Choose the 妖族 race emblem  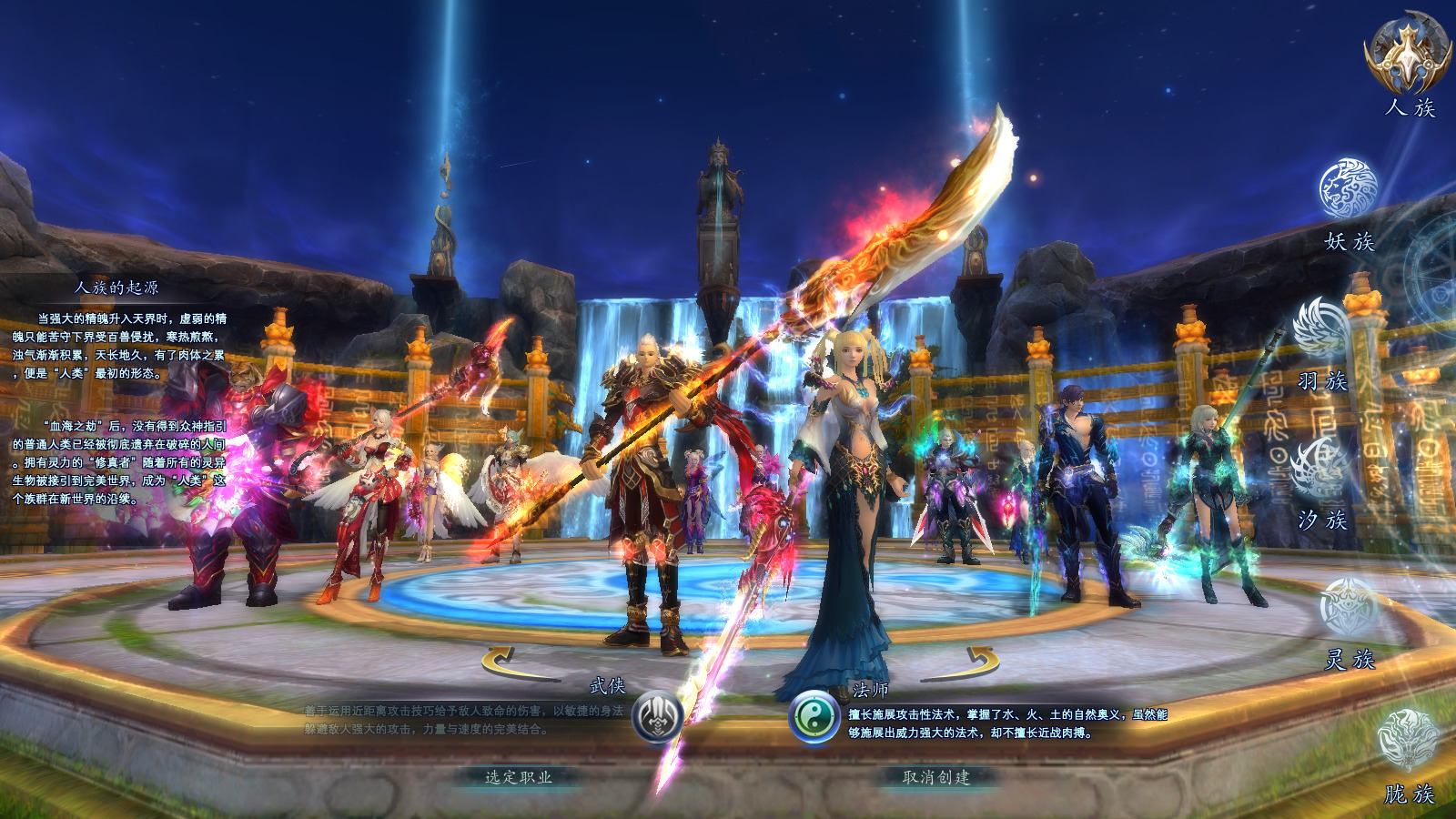(1348, 189)
